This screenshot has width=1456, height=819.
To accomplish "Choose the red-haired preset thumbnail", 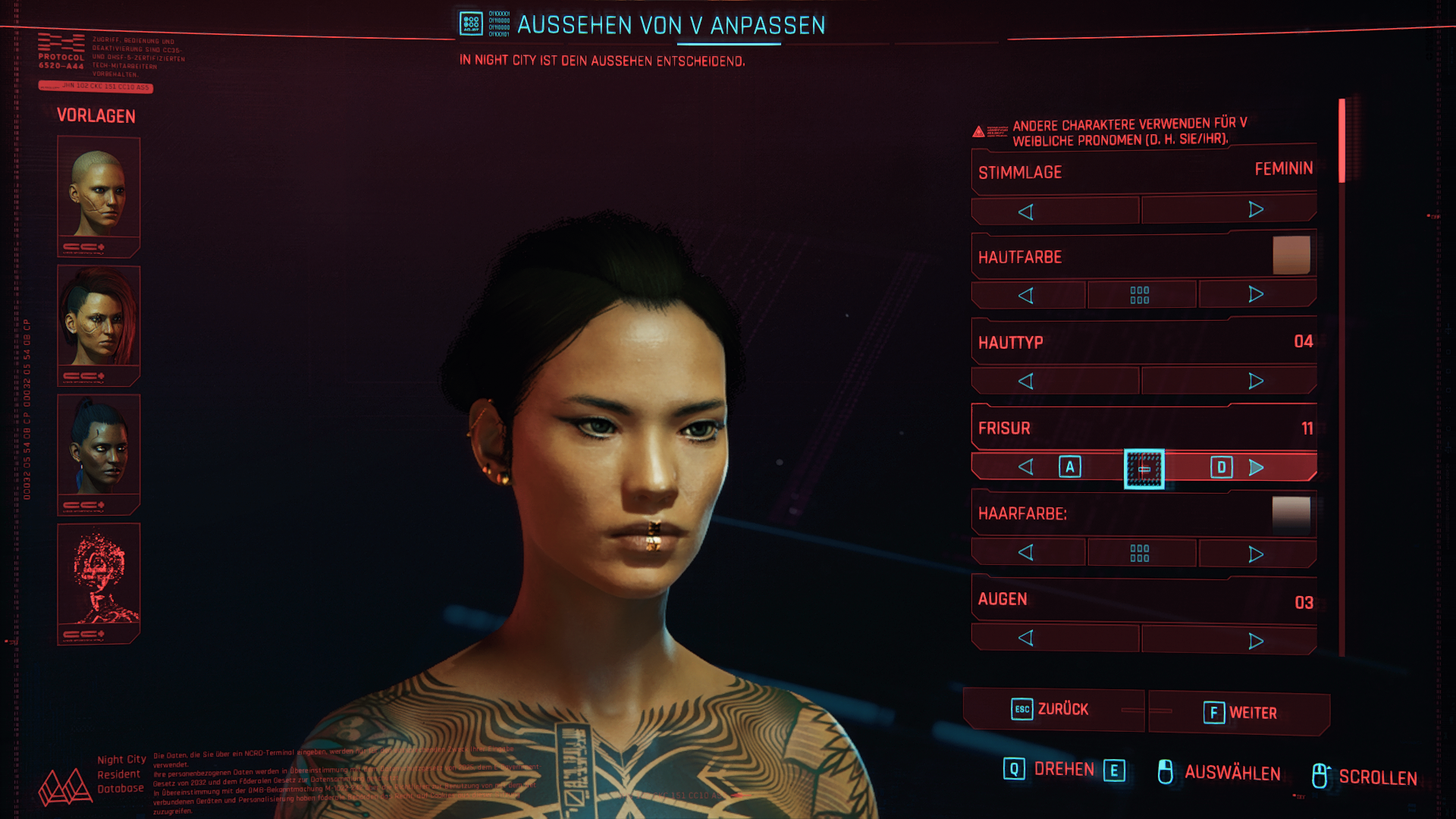I will click(x=99, y=325).
